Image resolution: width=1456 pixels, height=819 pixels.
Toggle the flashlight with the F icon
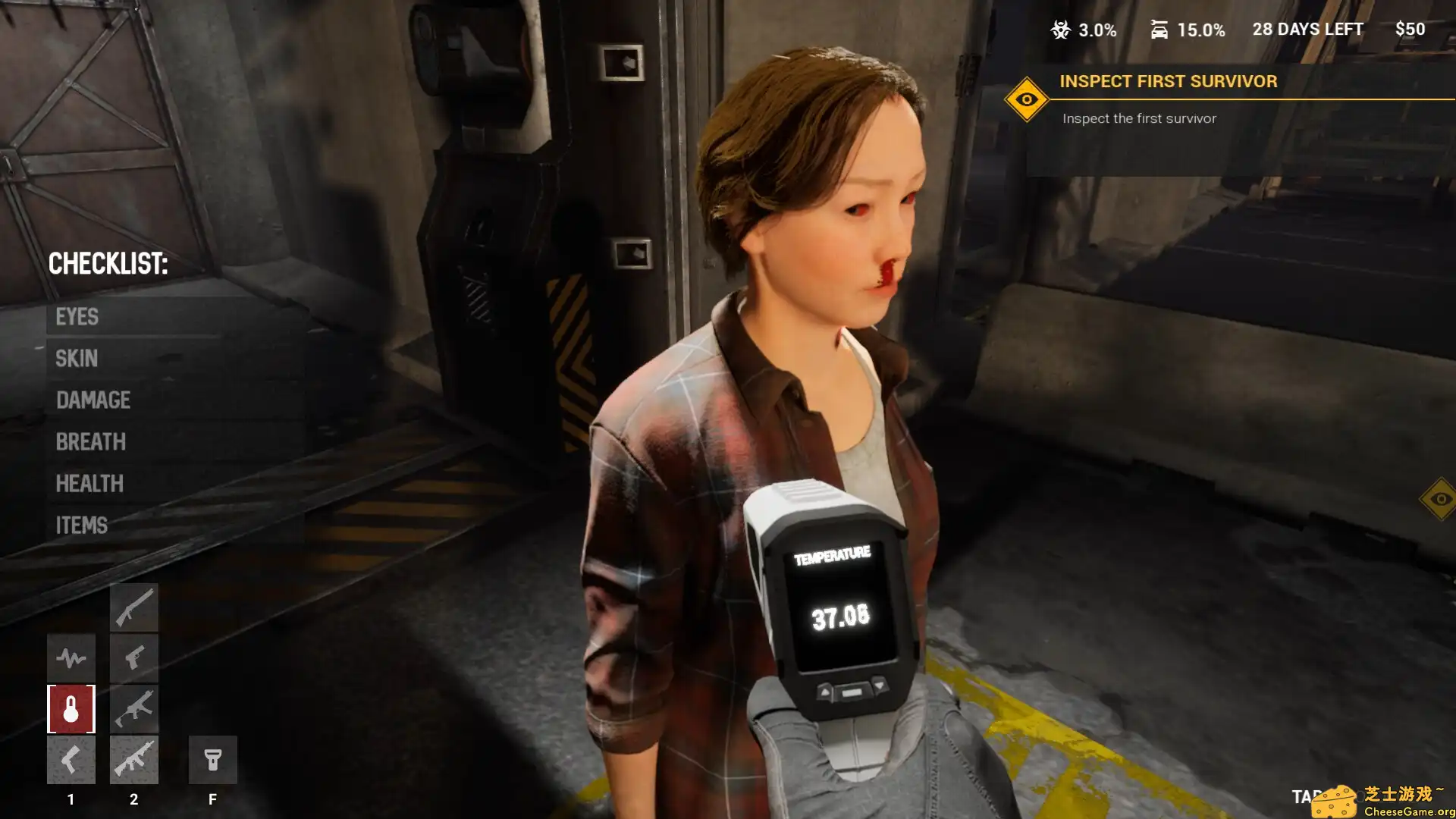pos(213,758)
